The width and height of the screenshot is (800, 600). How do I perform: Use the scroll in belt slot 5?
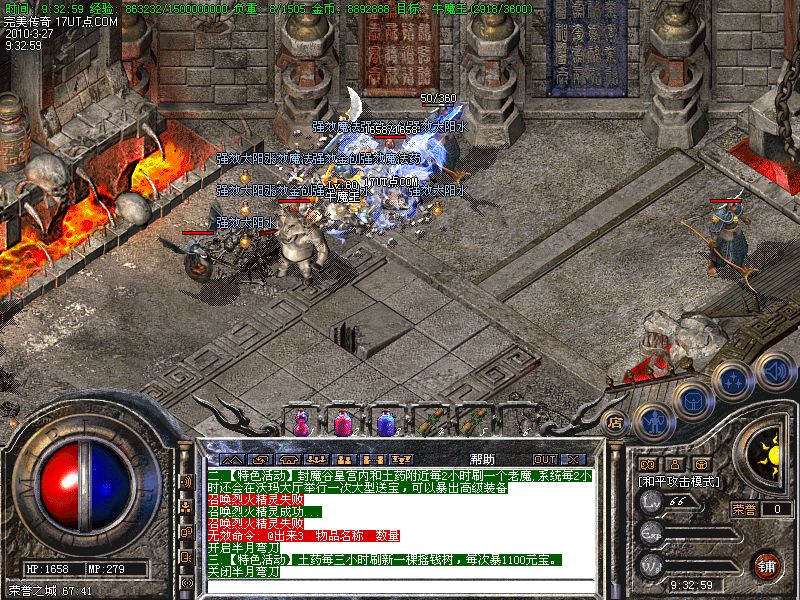click(x=471, y=422)
